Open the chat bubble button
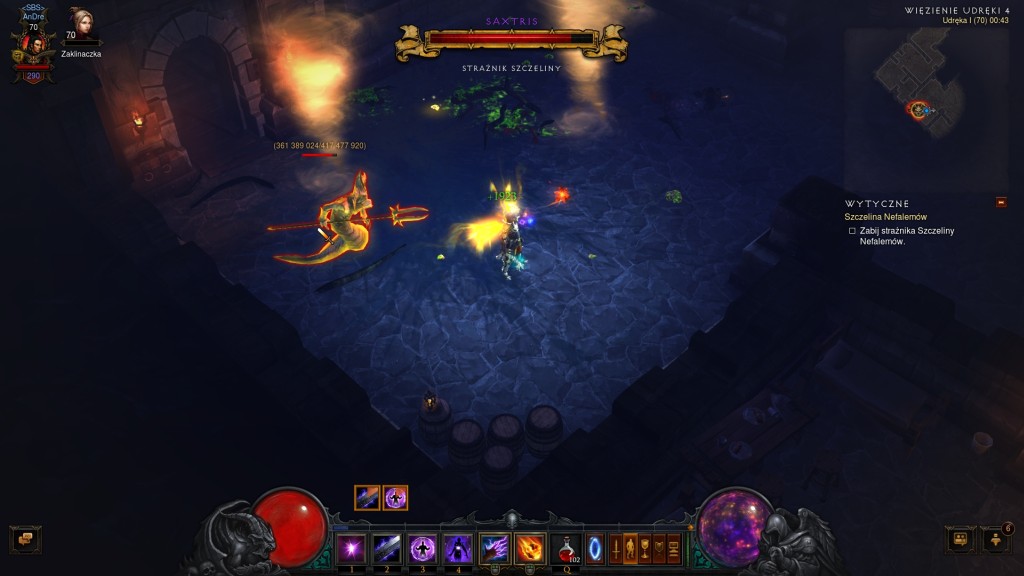This screenshot has height=576, width=1024. tap(25, 540)
